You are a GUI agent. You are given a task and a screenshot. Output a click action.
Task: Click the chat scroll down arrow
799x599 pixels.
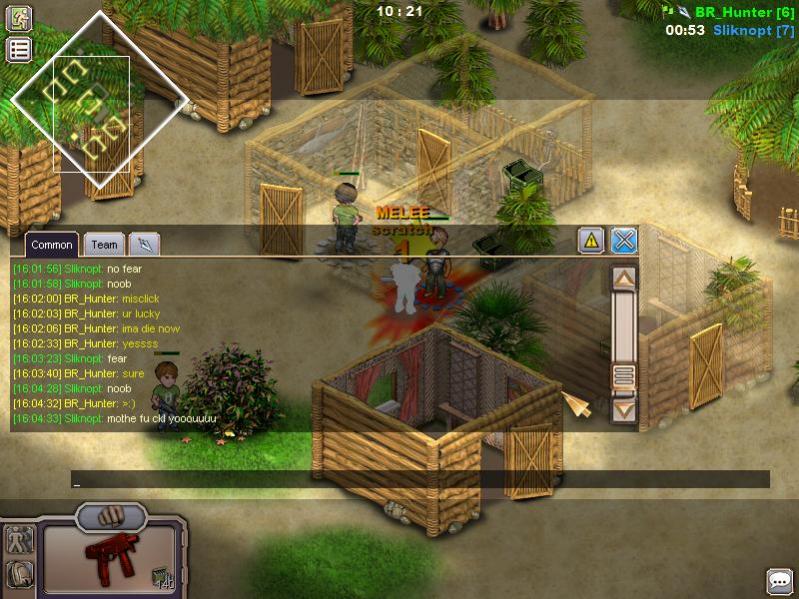click(624, 408)
